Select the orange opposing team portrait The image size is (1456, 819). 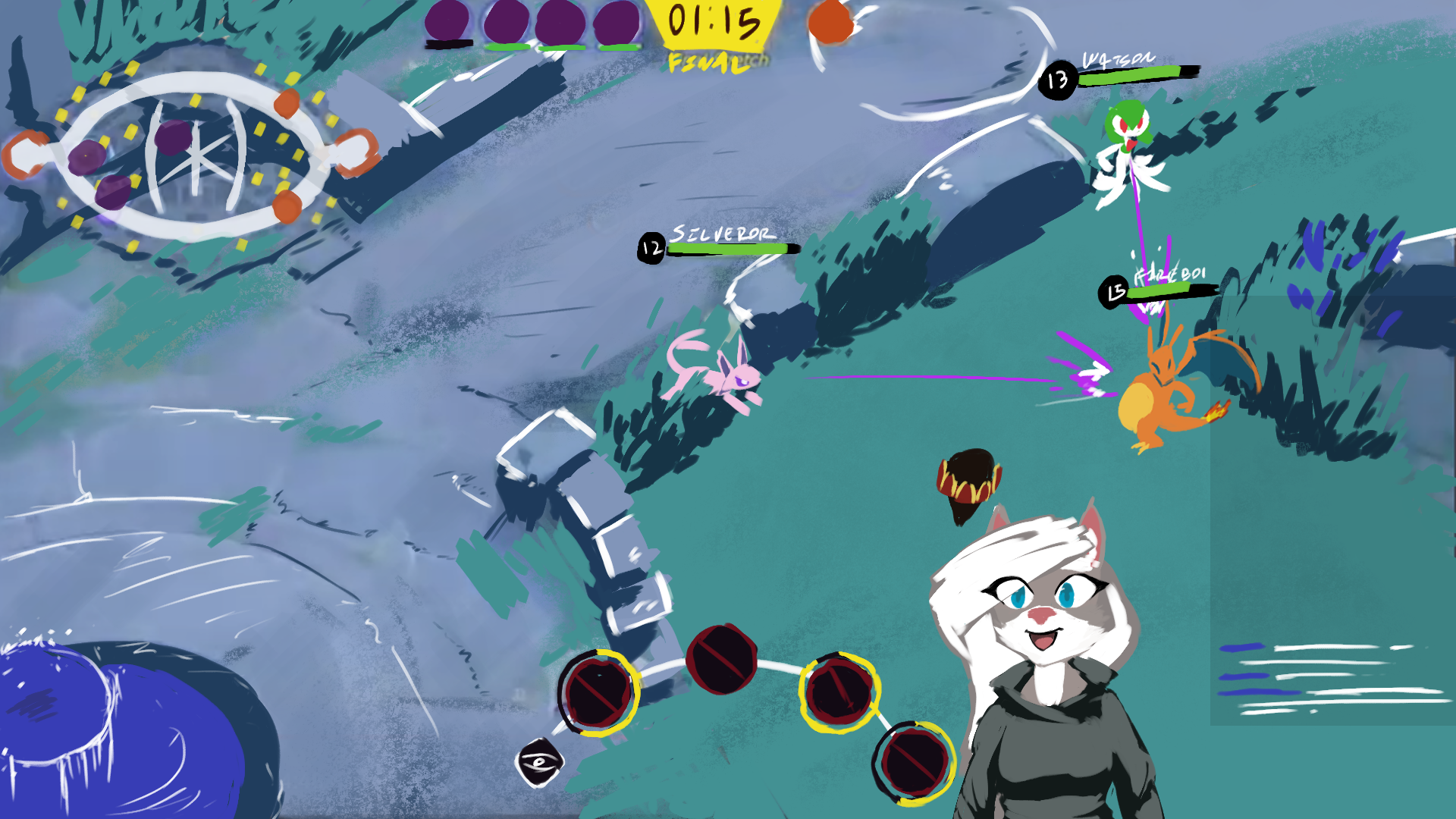click(830, 23)
